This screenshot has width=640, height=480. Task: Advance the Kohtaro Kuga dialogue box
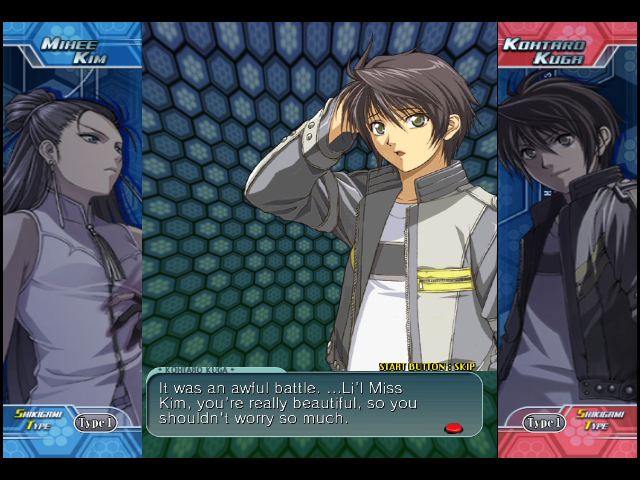click(x=314, y=404)
